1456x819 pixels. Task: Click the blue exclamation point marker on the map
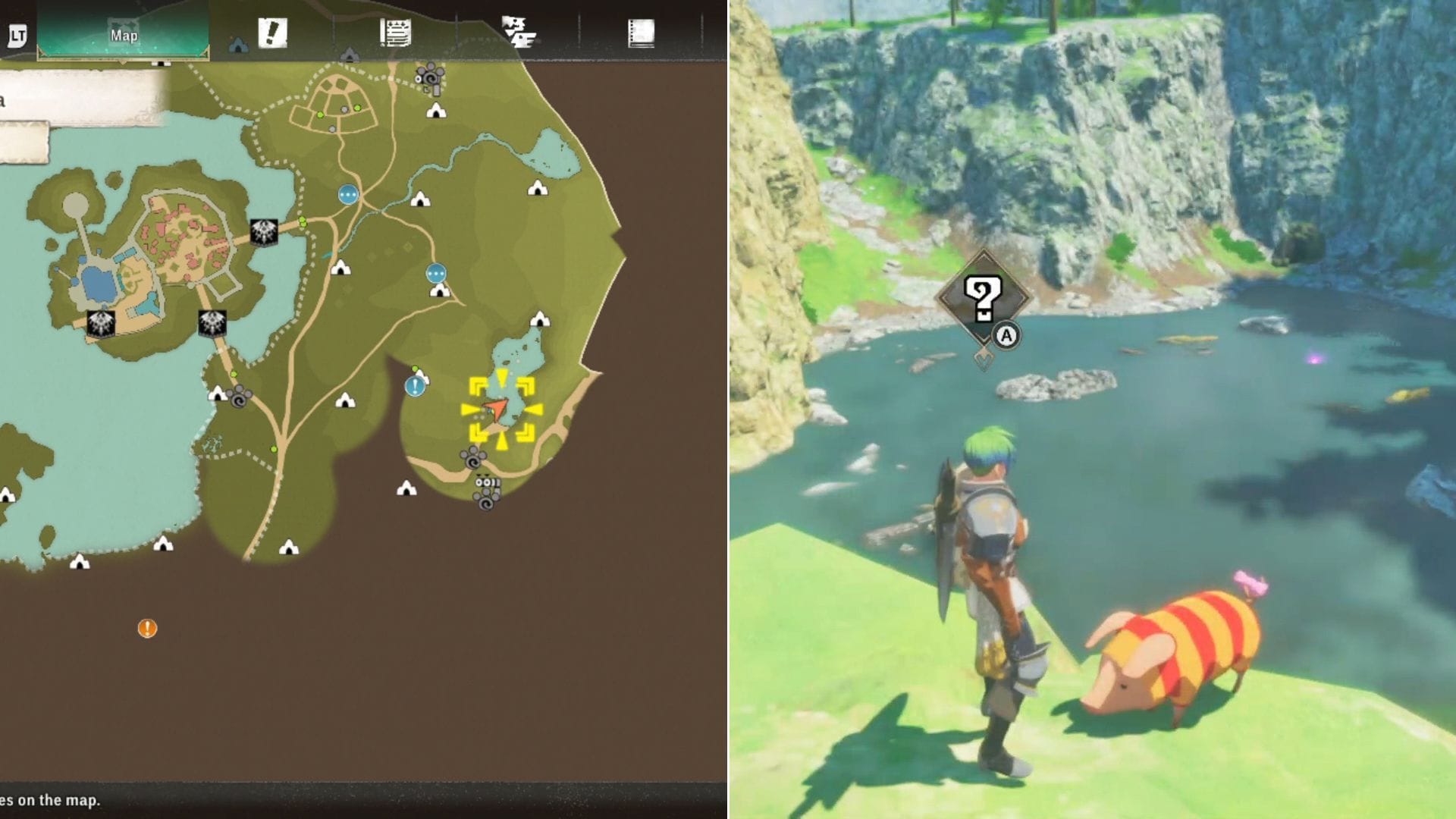point(415,387)
